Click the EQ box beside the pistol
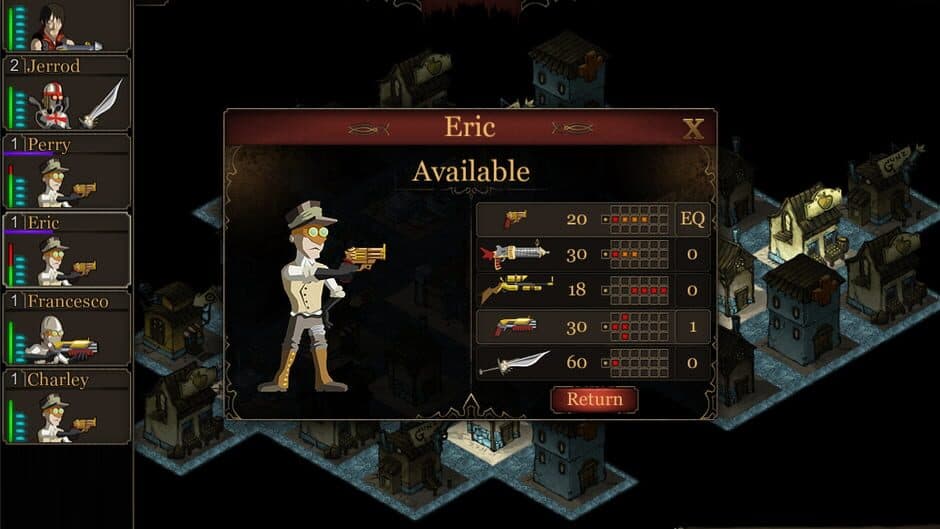Screen dimensions: 940x529 click(x=693, y=220)
